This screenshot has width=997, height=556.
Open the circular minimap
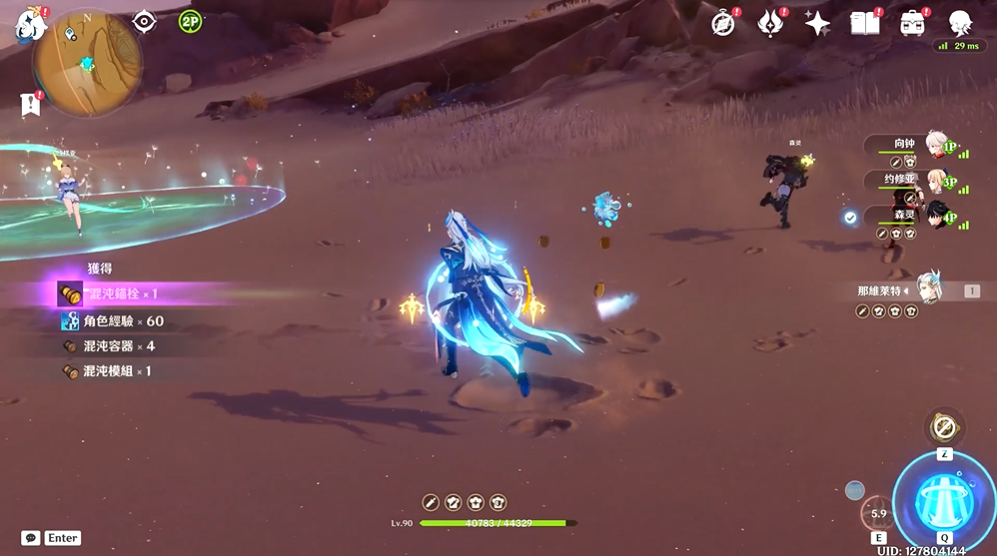87,62
